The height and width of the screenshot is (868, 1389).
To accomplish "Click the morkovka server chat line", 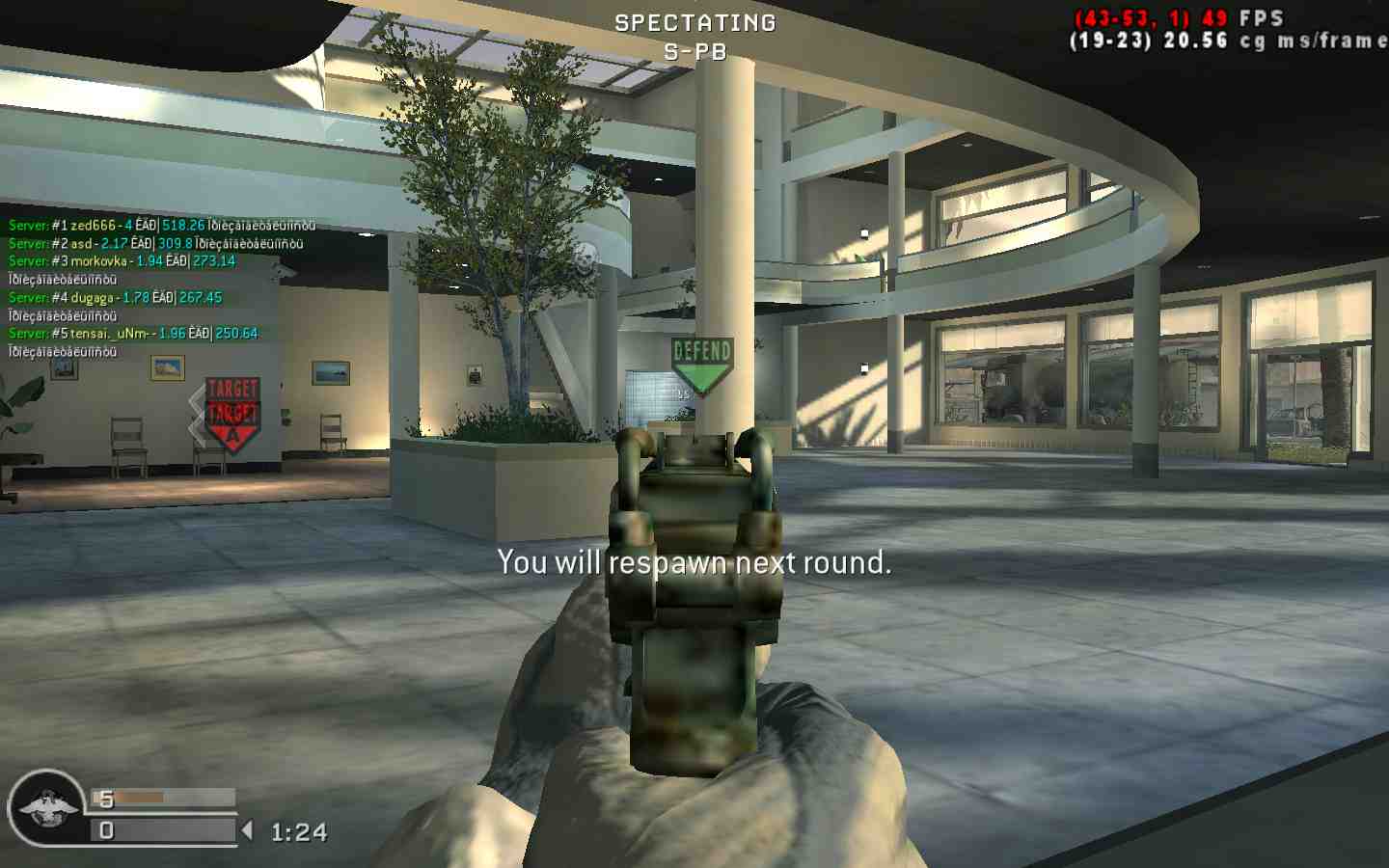I will point(123,261).
